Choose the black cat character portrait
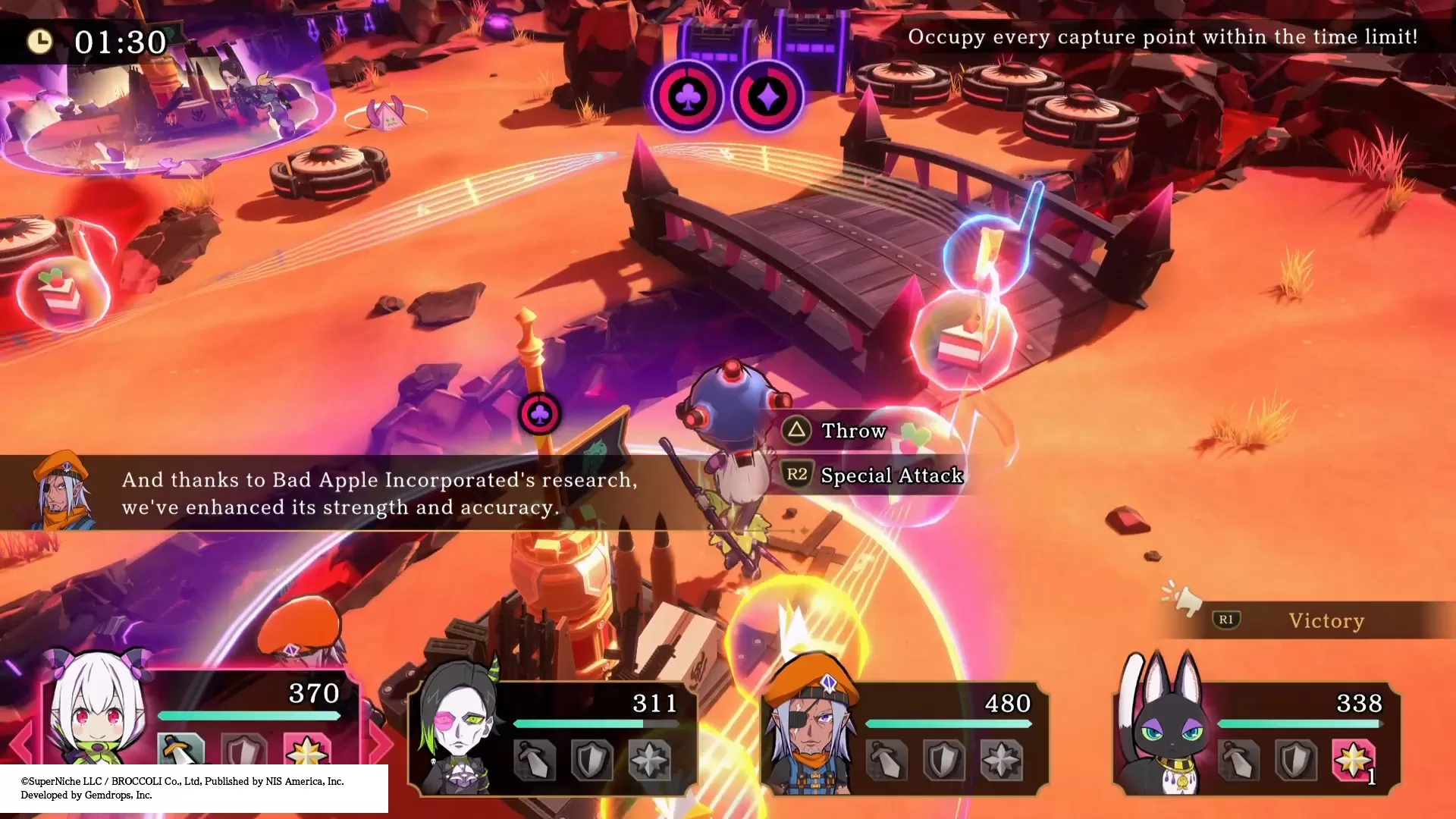 click(x=1168, y=732)
